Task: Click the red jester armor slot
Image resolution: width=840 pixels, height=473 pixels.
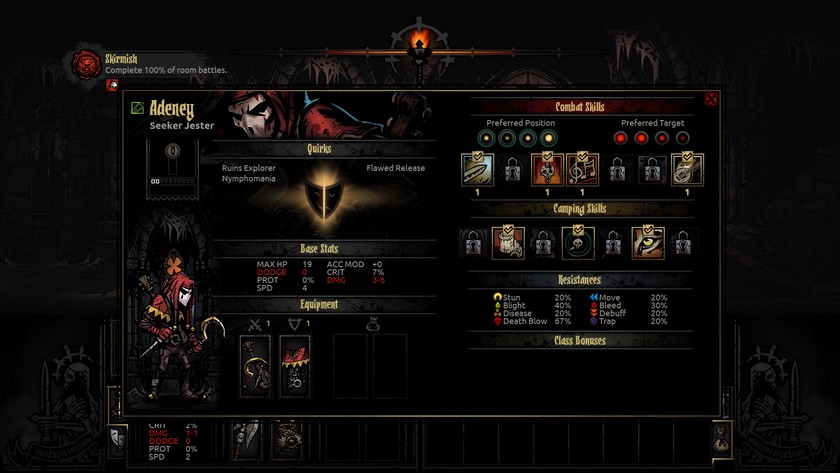Action: [295, 366]
